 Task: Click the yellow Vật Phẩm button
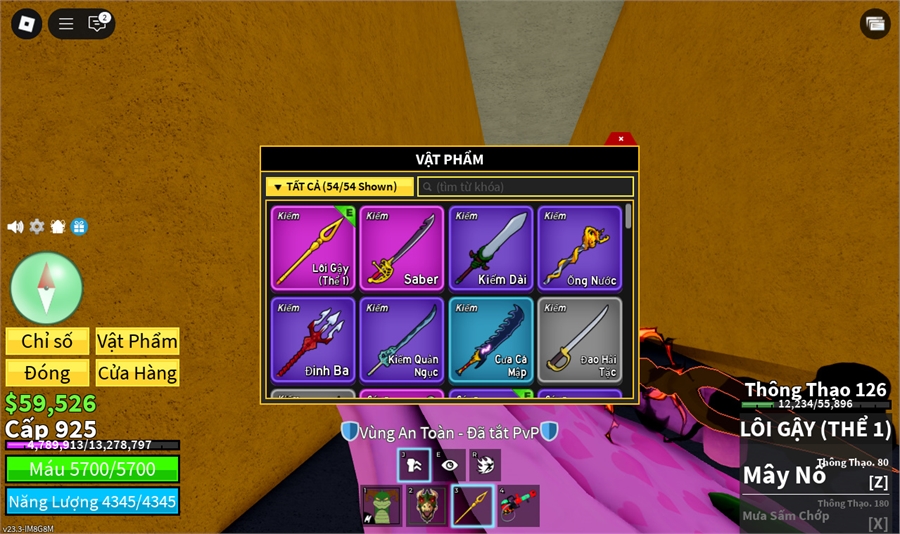point(137,341)
